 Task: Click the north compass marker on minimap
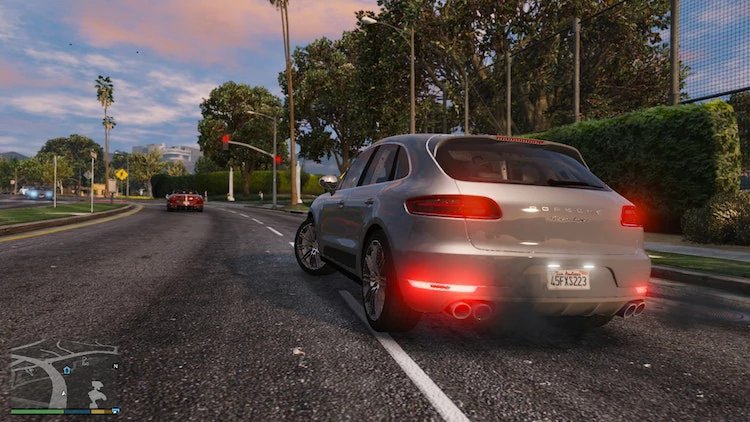pos(115,366)
